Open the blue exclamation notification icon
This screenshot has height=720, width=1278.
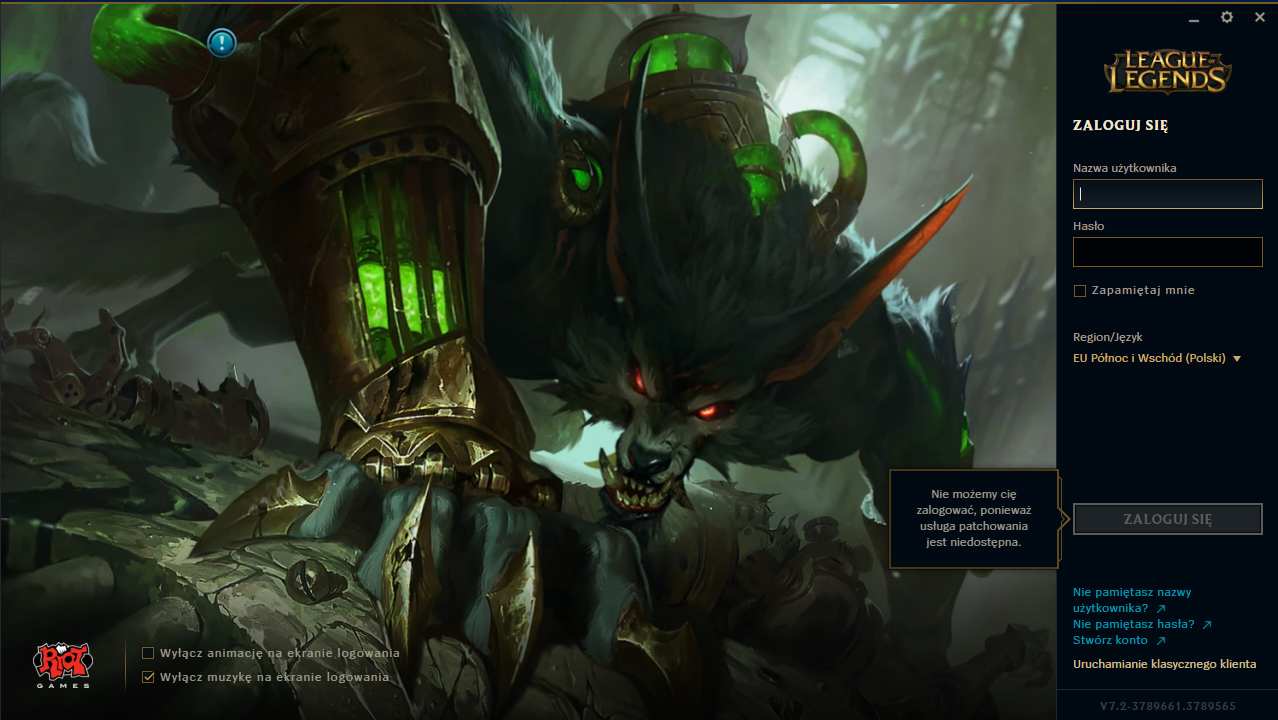[221, 42]
